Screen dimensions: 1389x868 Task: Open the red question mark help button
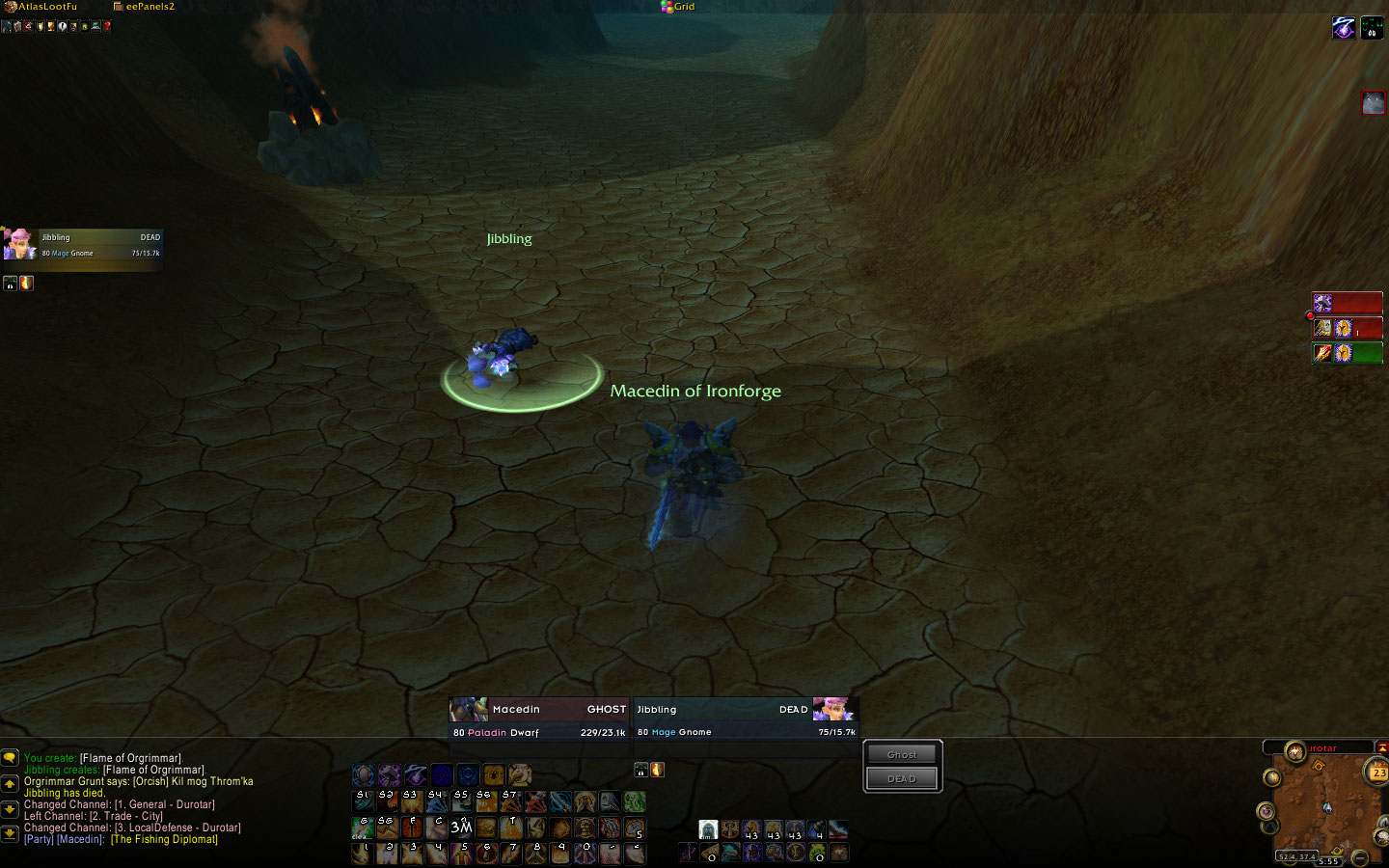107,26
